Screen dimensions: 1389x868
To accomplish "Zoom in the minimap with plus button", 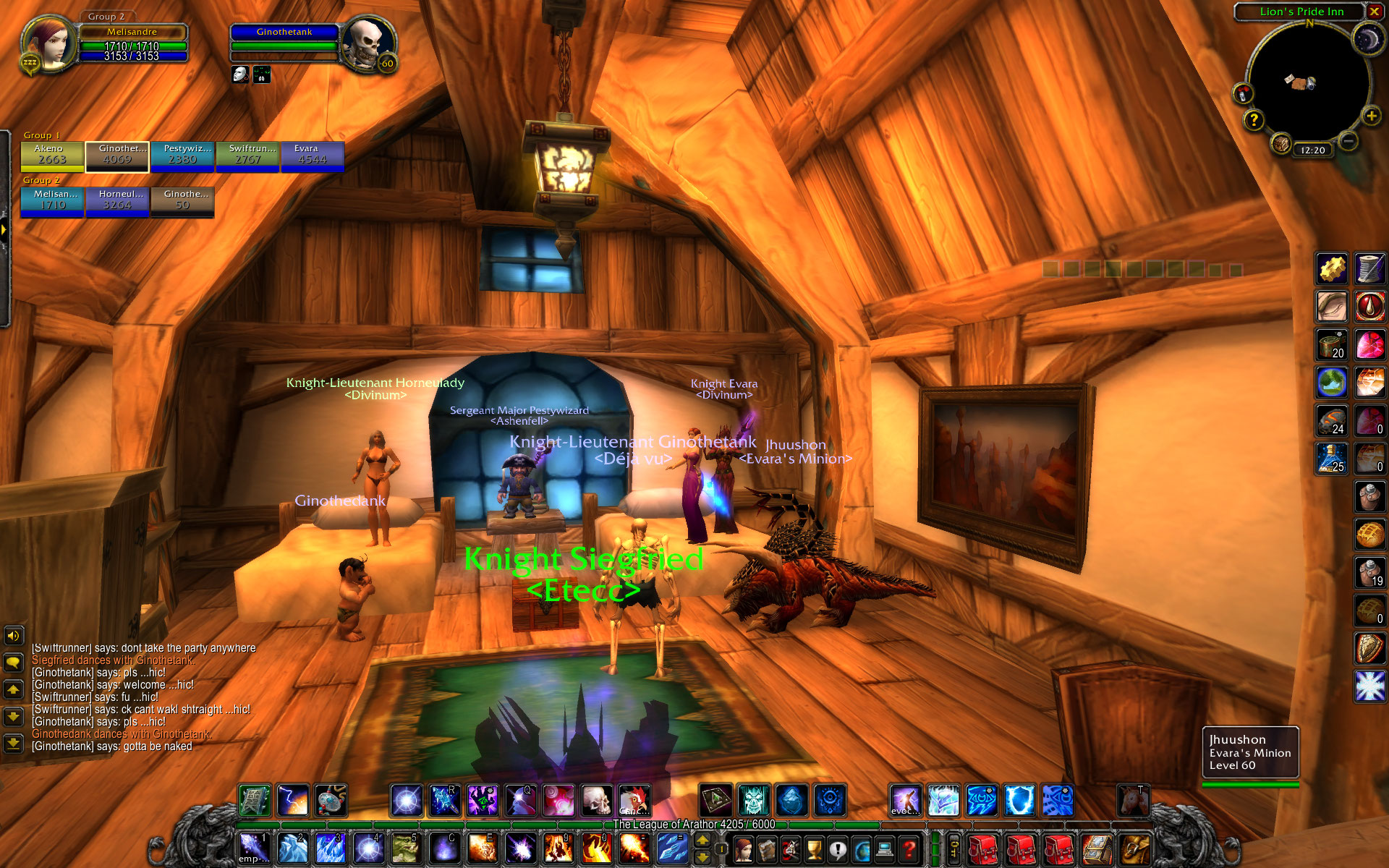I will point(1371,116).
